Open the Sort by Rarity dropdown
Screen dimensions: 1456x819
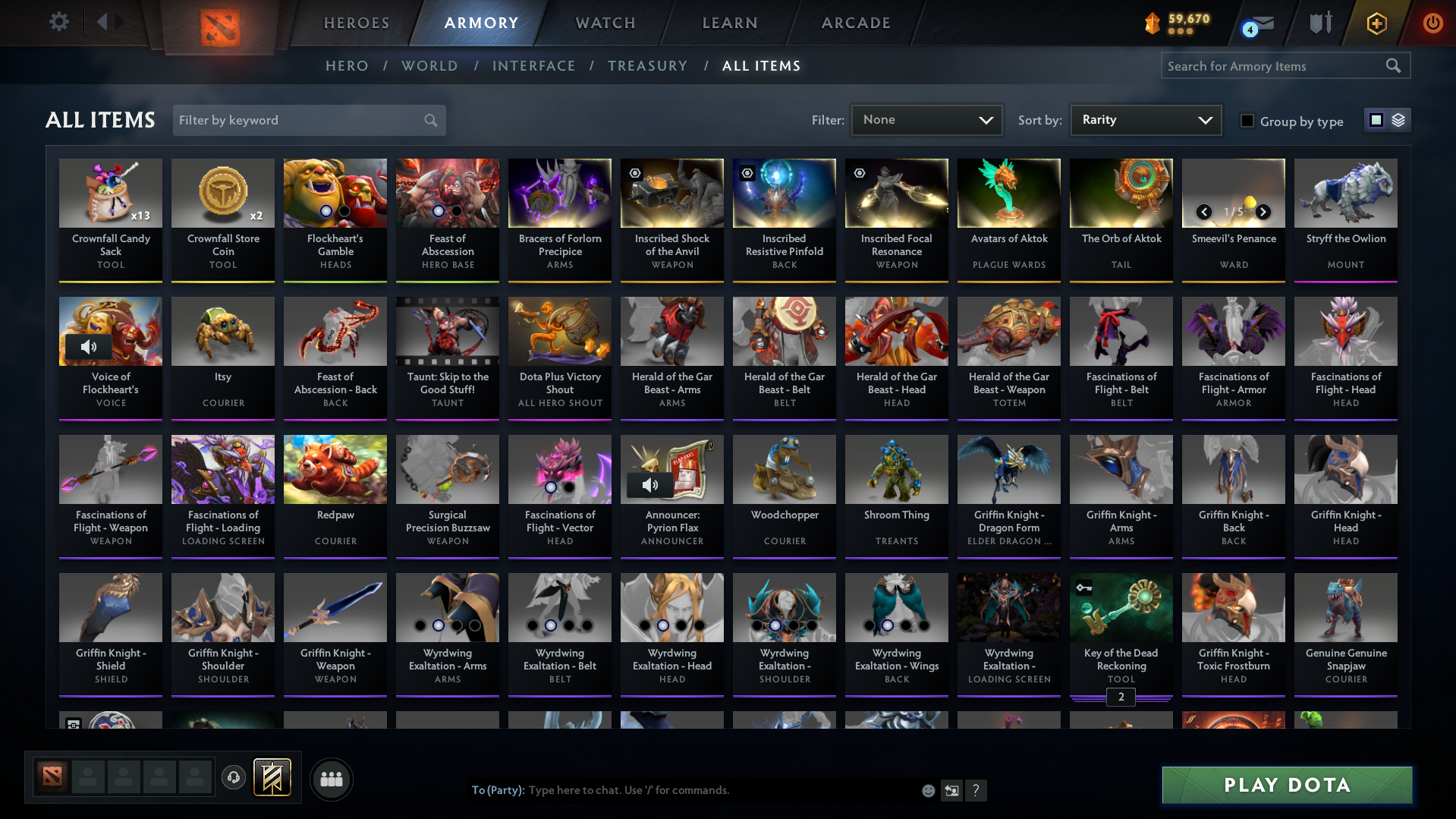point(1145,120)
